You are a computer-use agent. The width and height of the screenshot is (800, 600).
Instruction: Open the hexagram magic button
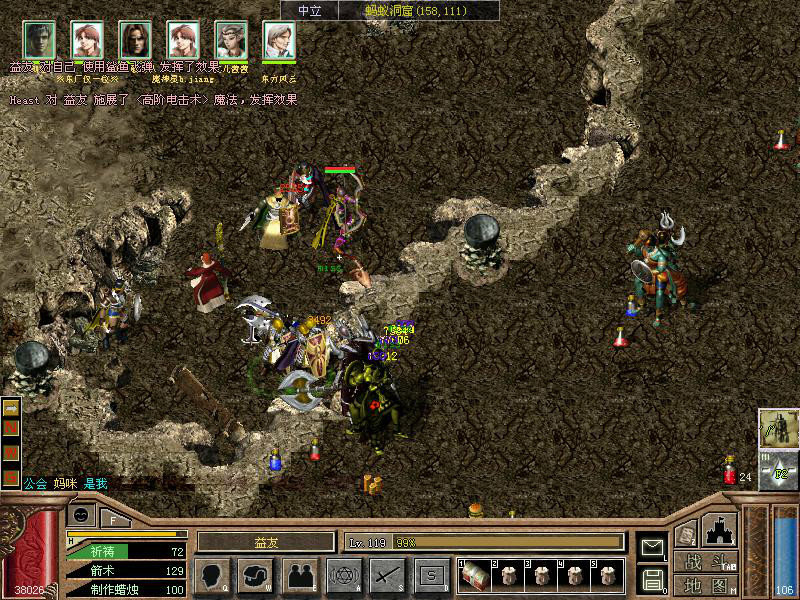tap(343, 575)
